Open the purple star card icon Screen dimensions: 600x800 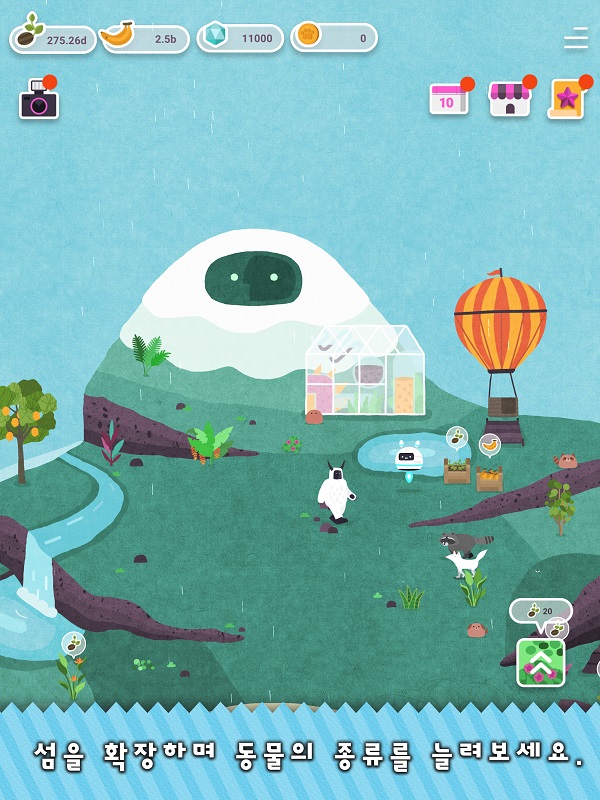tap(567, 99)
